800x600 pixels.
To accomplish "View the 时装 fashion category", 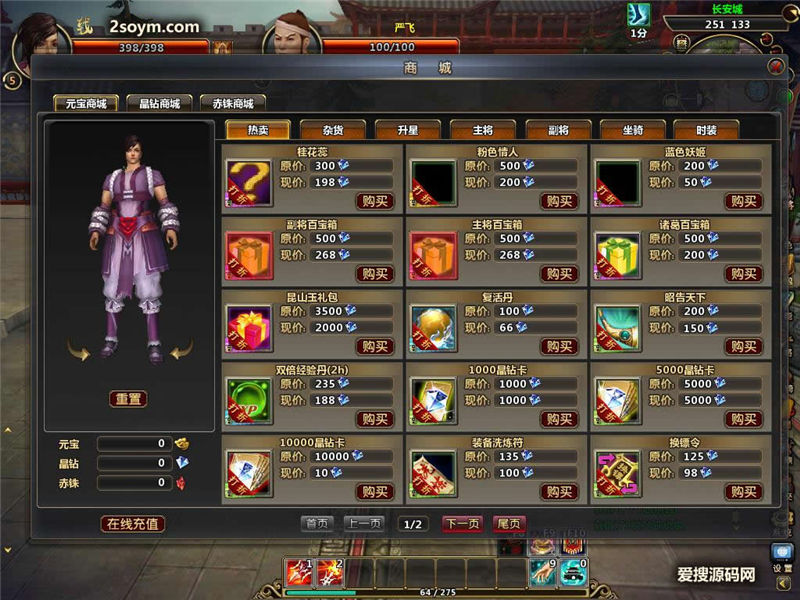I will [707, 130].
